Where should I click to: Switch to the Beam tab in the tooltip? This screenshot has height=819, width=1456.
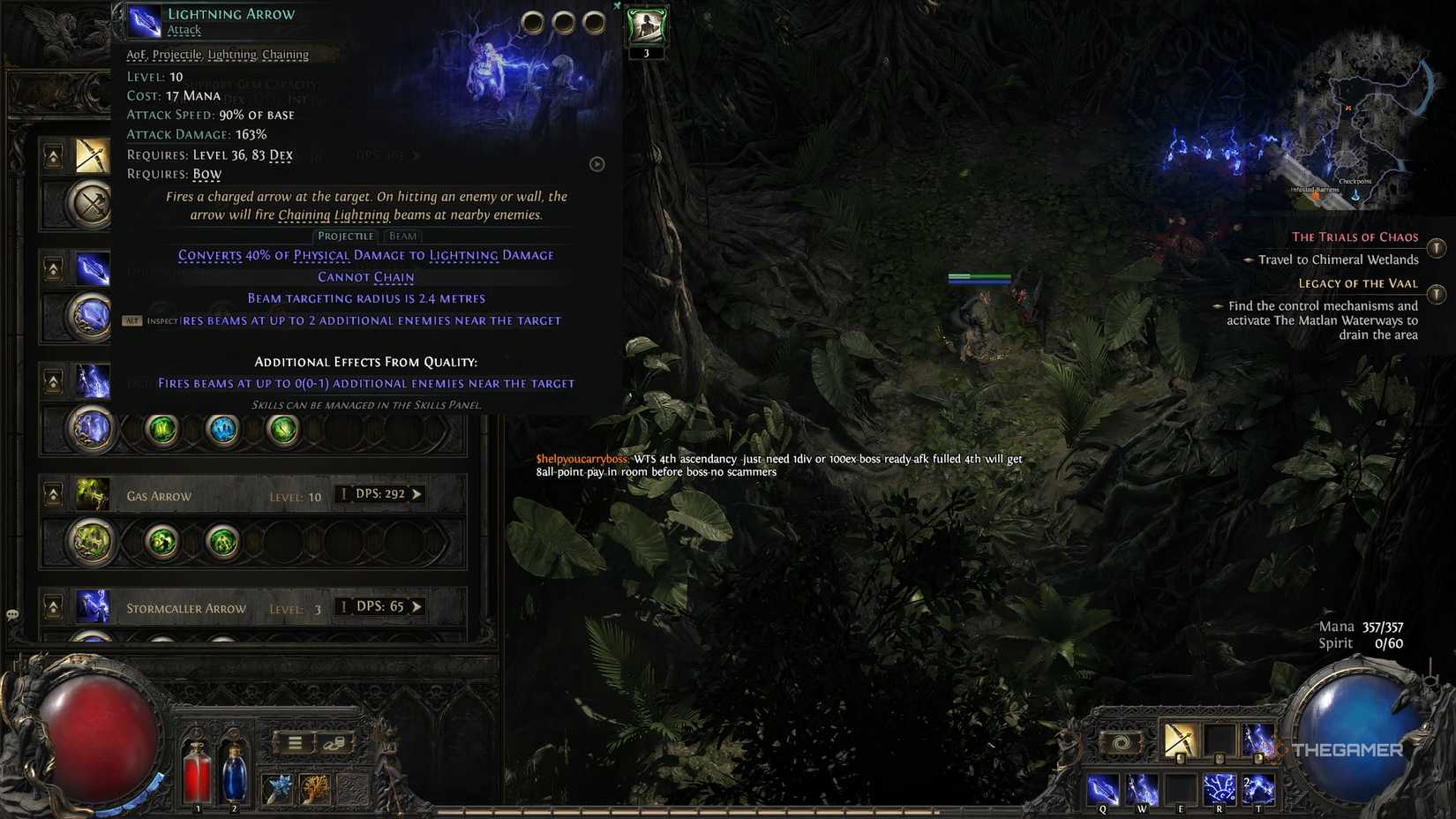click(x=402, y=236)
